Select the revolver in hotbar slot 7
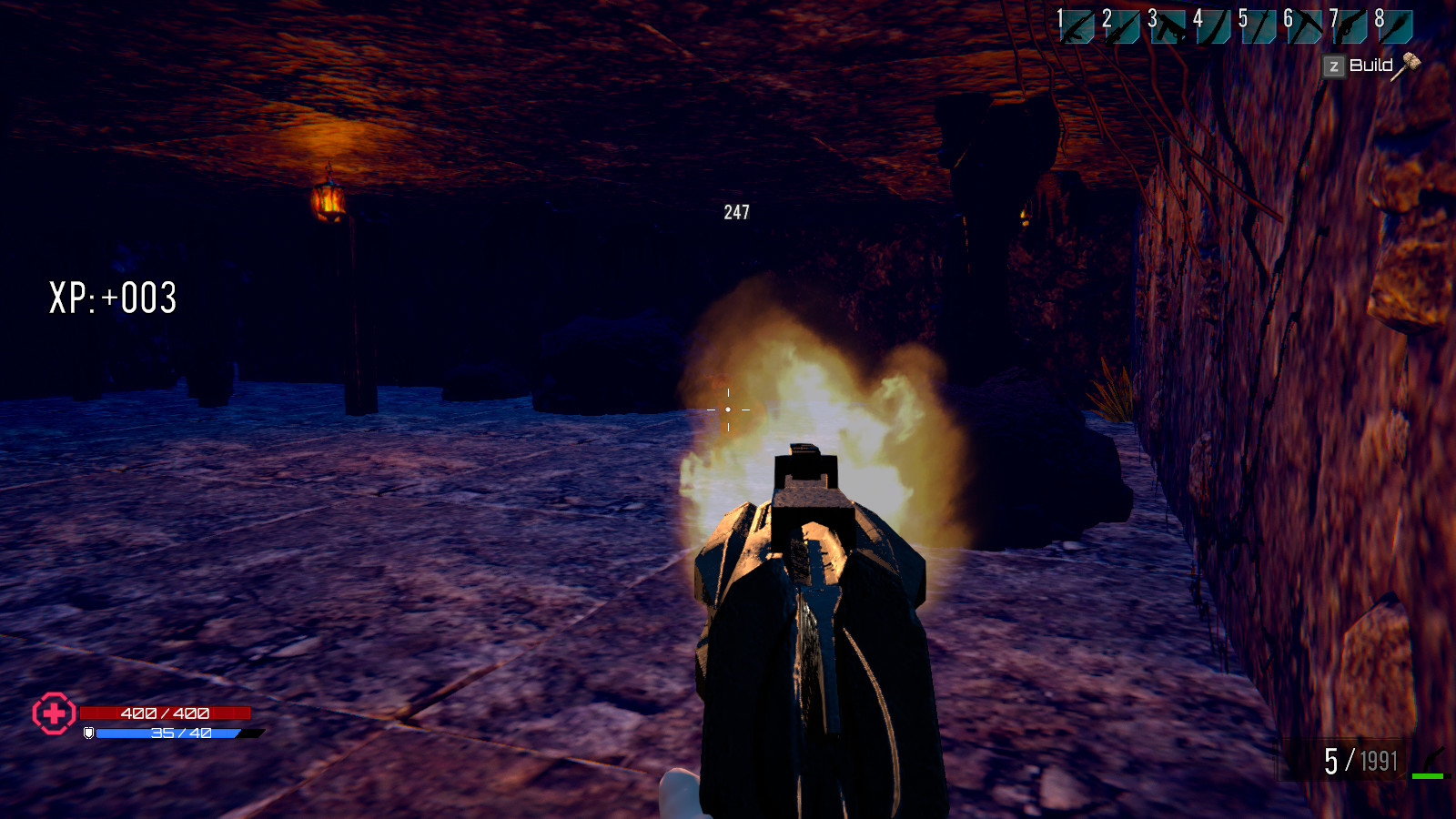Screen dimensions: 1456x819 (x=1350, y=27)
